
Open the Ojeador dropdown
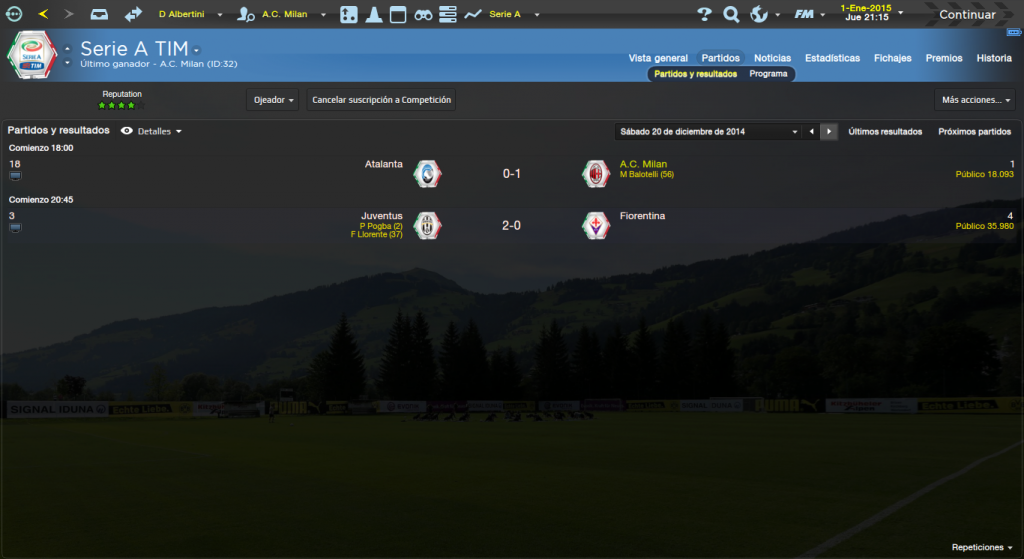[x=273, y=100]
